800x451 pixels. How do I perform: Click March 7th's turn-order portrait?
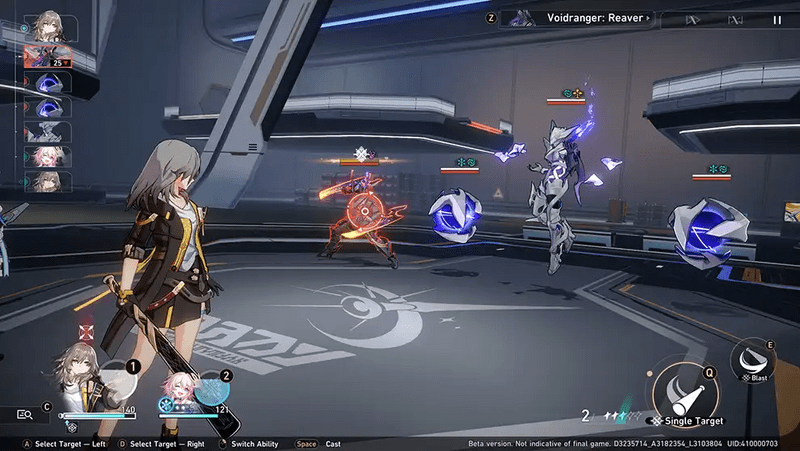(x=46, y=157)
